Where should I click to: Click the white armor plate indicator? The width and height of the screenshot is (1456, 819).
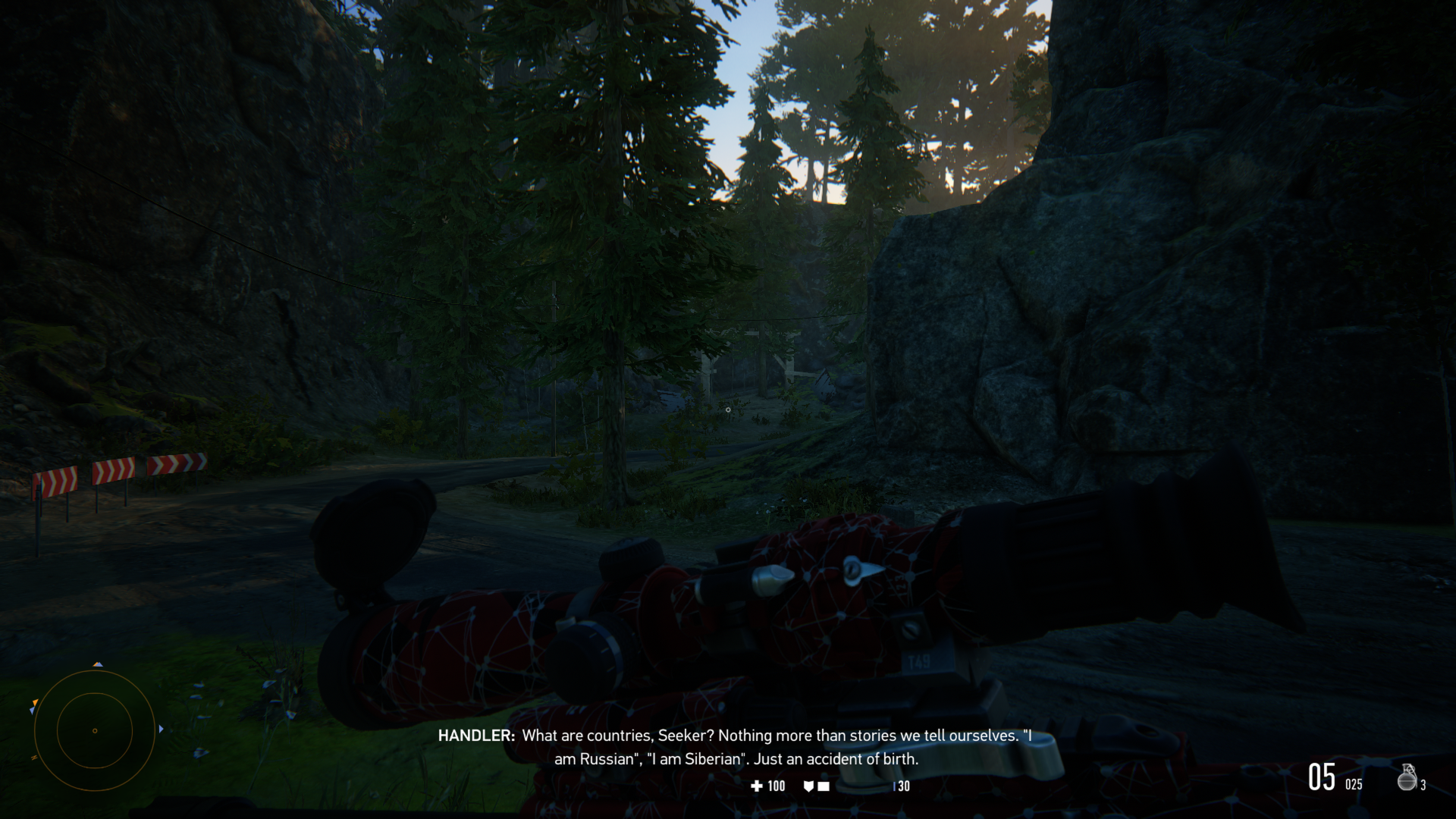click(824, 786)
